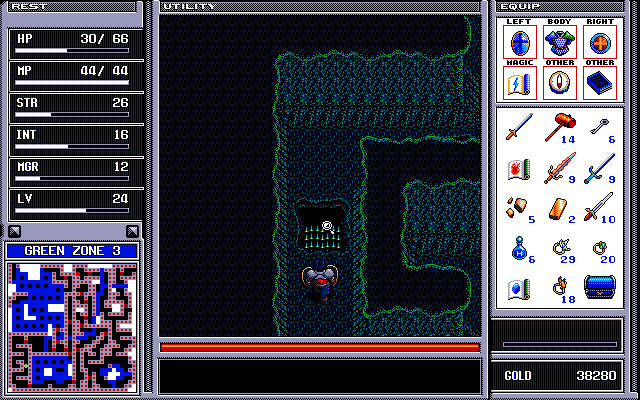This screenshot has height=400, width=640.
Task: Choose the sword with count 10
Action: (x=598, y=208)
